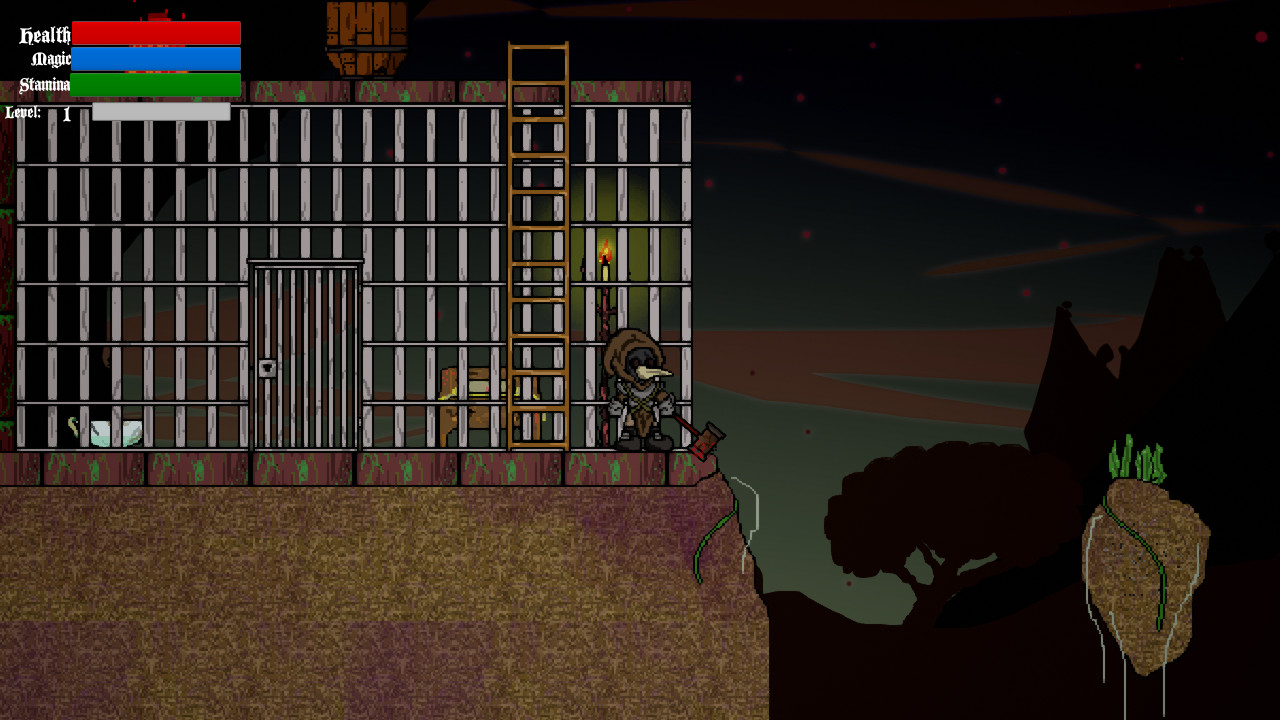Toggle the Stamina bar display
The height and width of the screenshot is (720, 1280).
pos(156,86)
